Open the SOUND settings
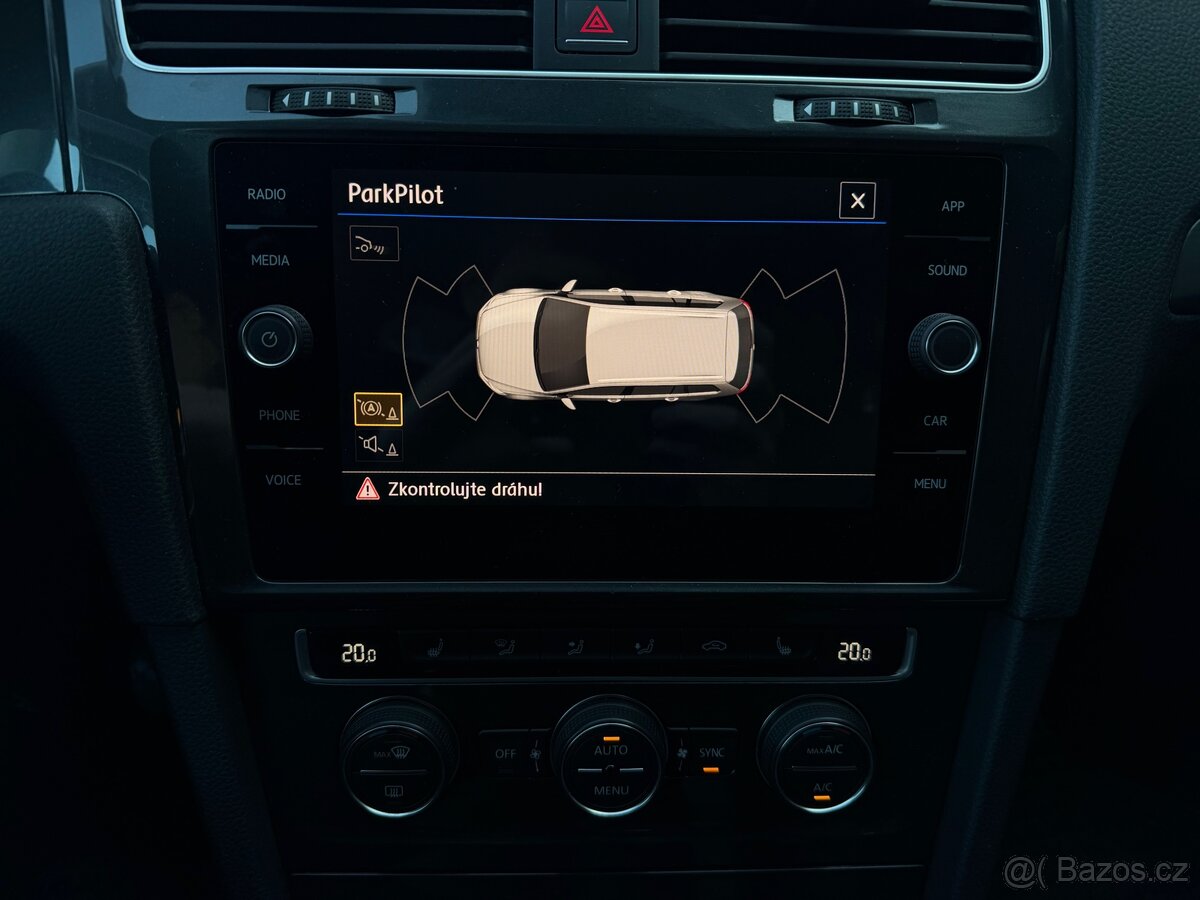Image resolution: width=1200 pixels, height=900 pixels. 946,270
